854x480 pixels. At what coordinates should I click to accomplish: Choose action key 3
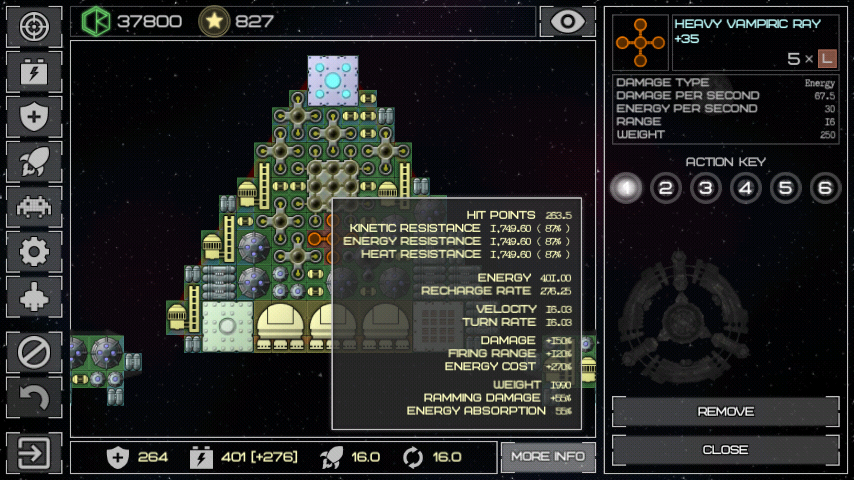tap(705, 188)
